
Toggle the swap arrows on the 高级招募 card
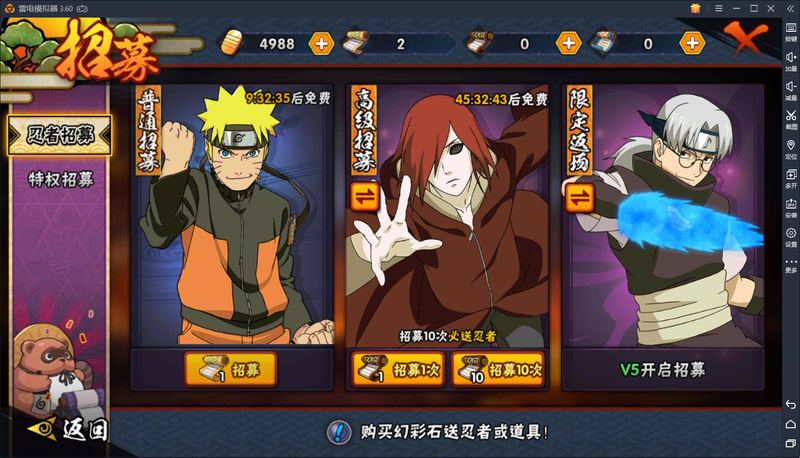364,196
